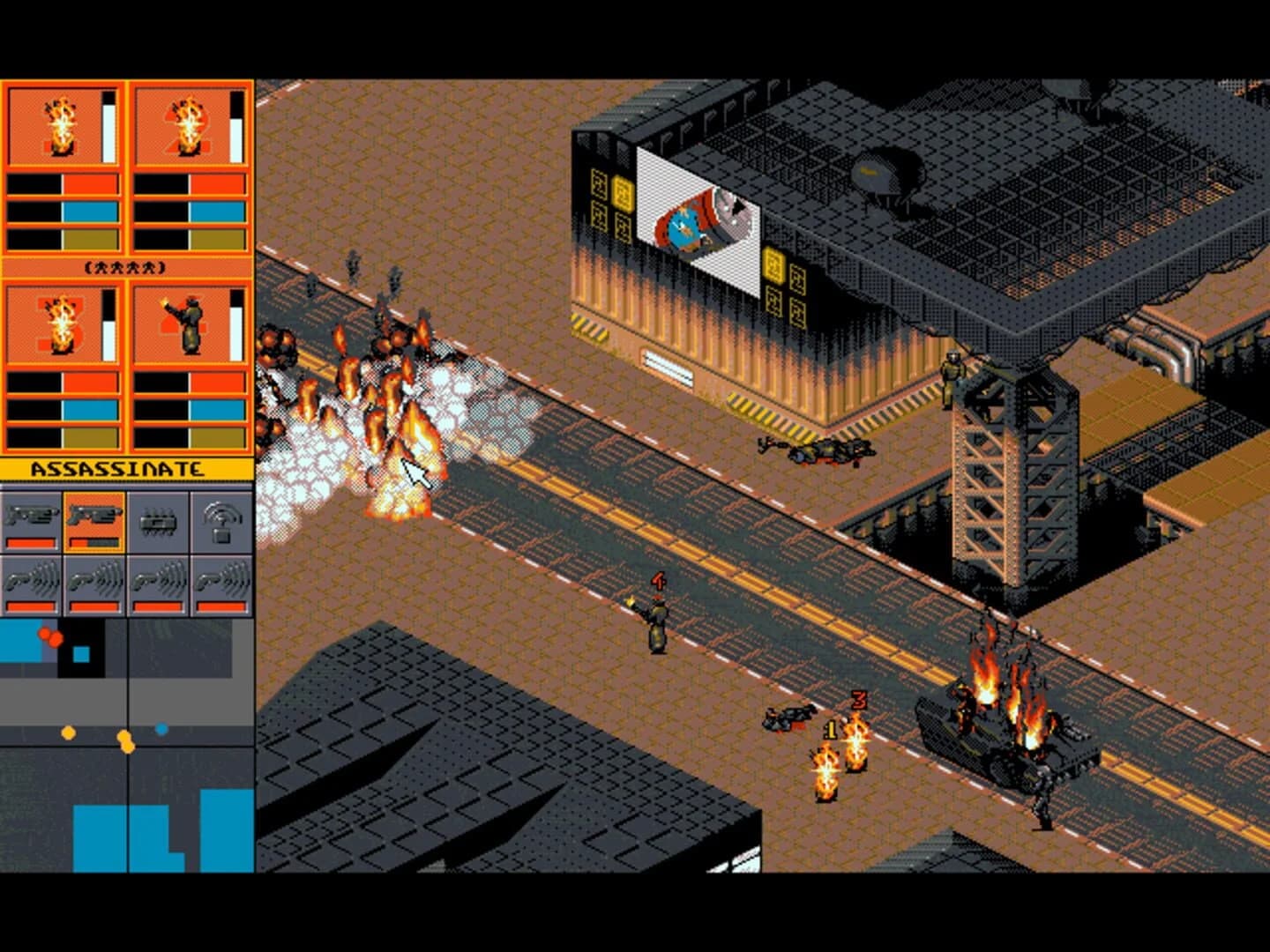Select the highlighted Uzi in the second weapon slot
The width and height of the screenshot is (1270, 952).
(x=94, y=515)
